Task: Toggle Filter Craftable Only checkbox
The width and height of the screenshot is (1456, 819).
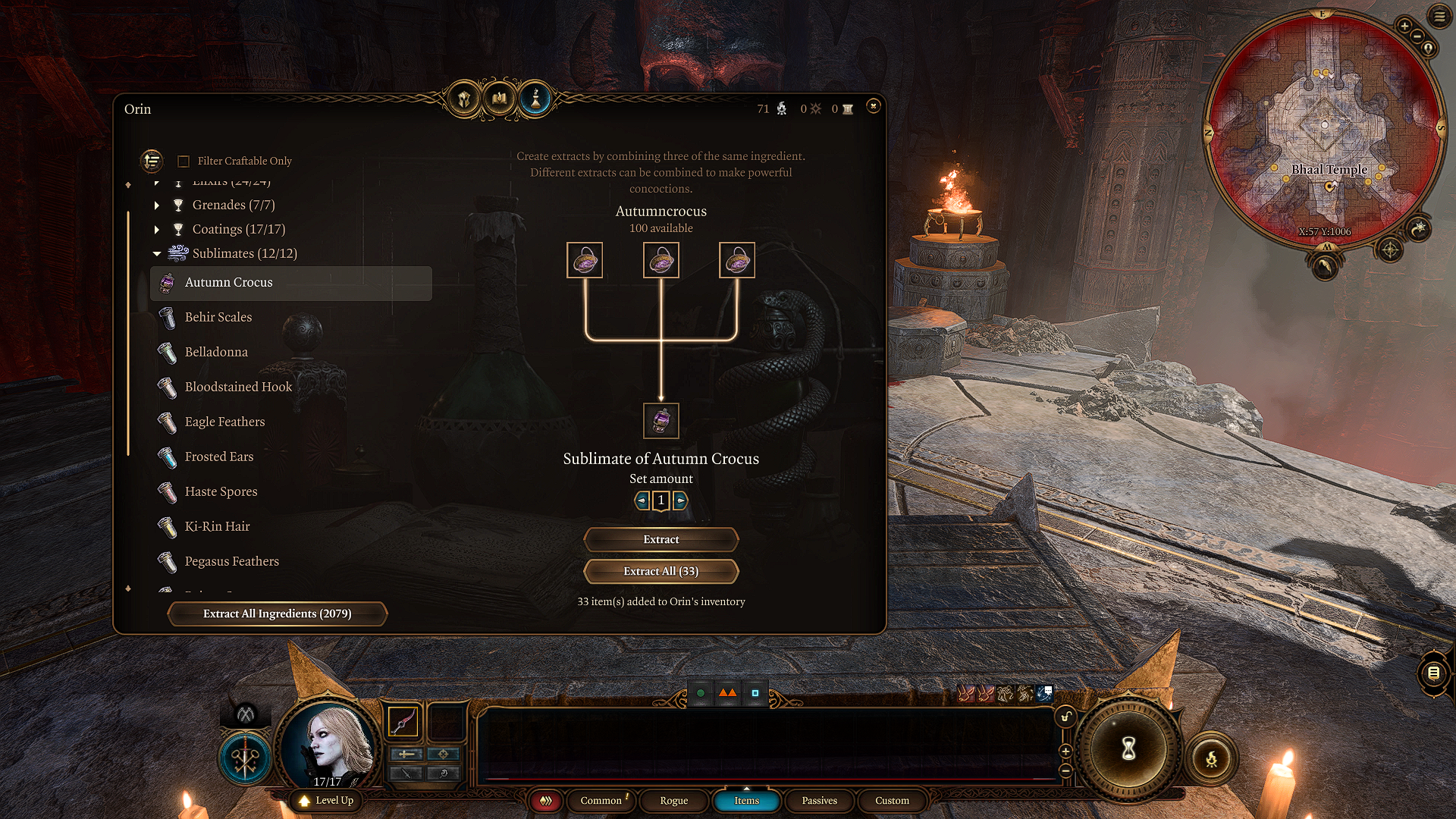Action: tap(184, 162)
